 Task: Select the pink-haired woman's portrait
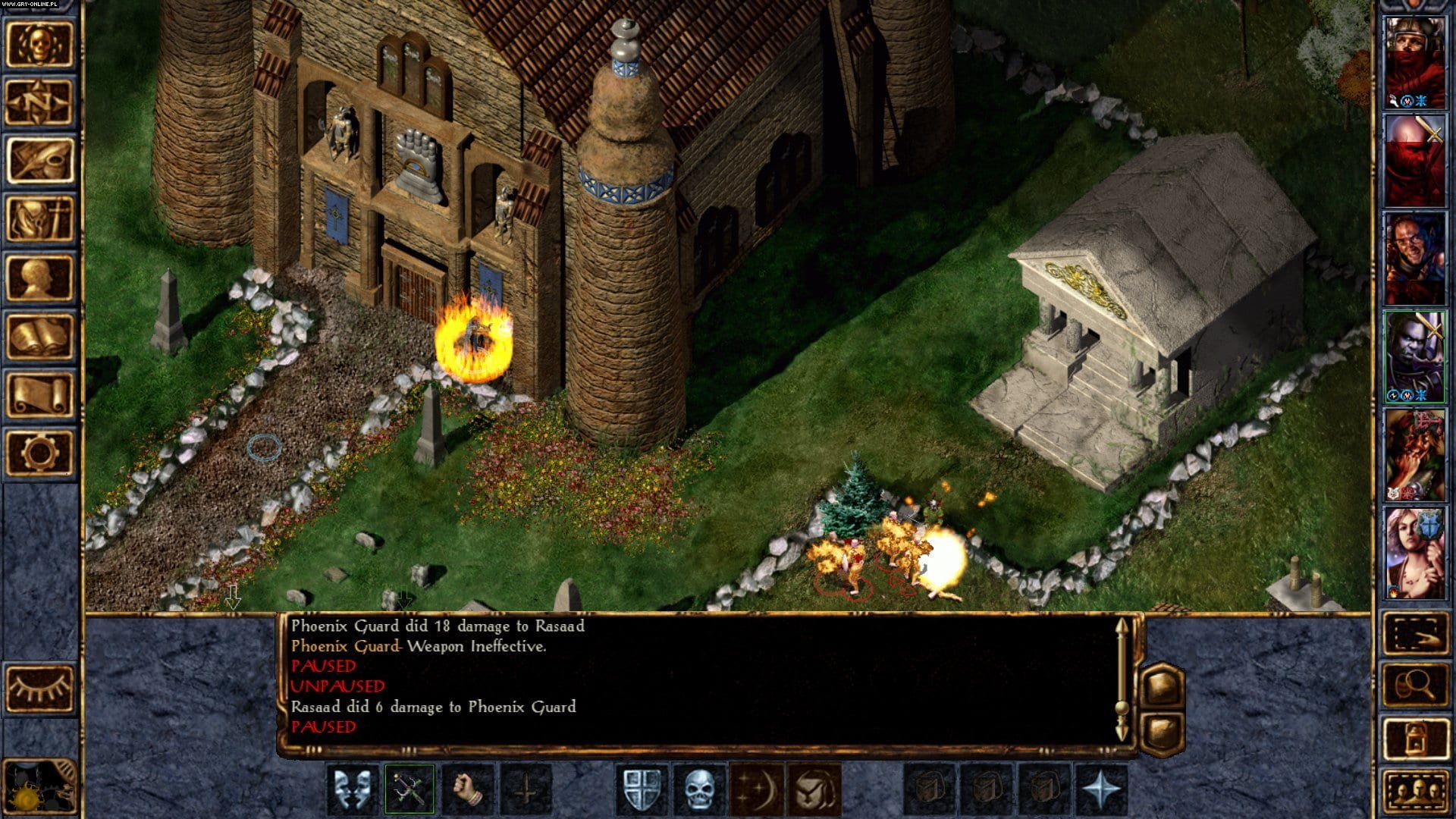coord(1415,553)
